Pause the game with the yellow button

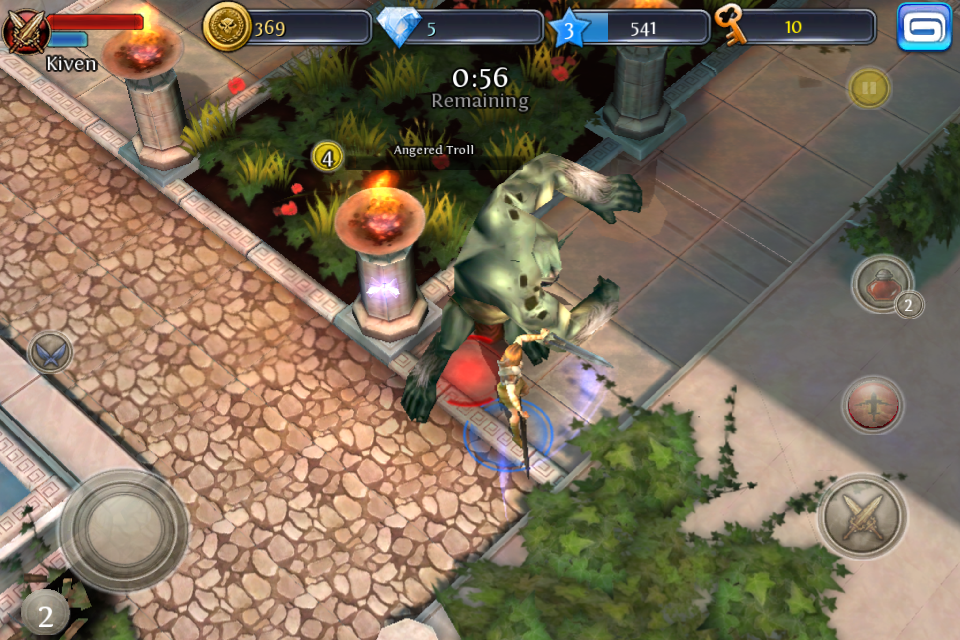click(869, 89)
